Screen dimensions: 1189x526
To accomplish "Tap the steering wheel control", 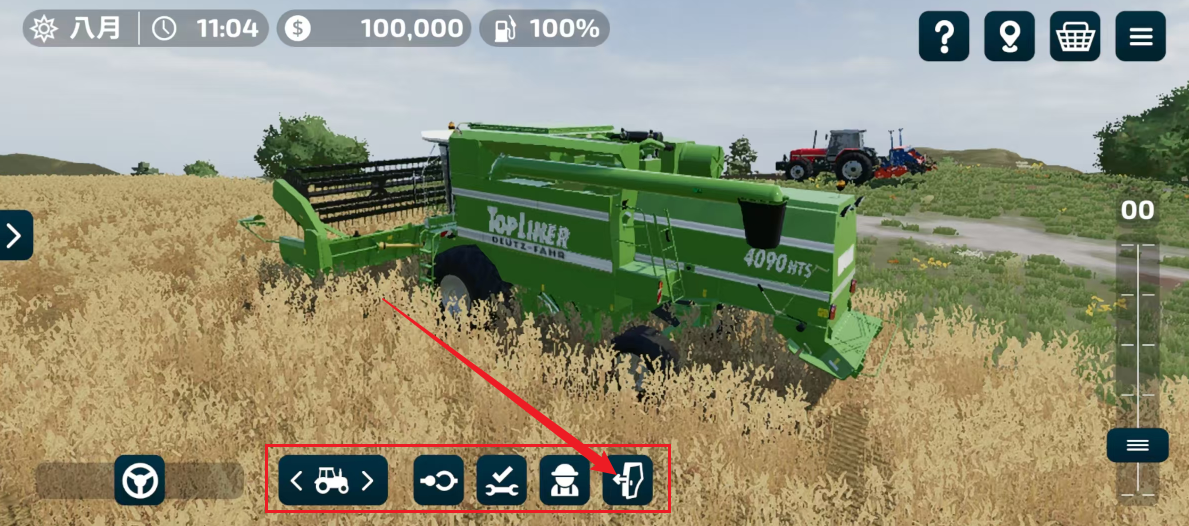I will pos(140,481).
